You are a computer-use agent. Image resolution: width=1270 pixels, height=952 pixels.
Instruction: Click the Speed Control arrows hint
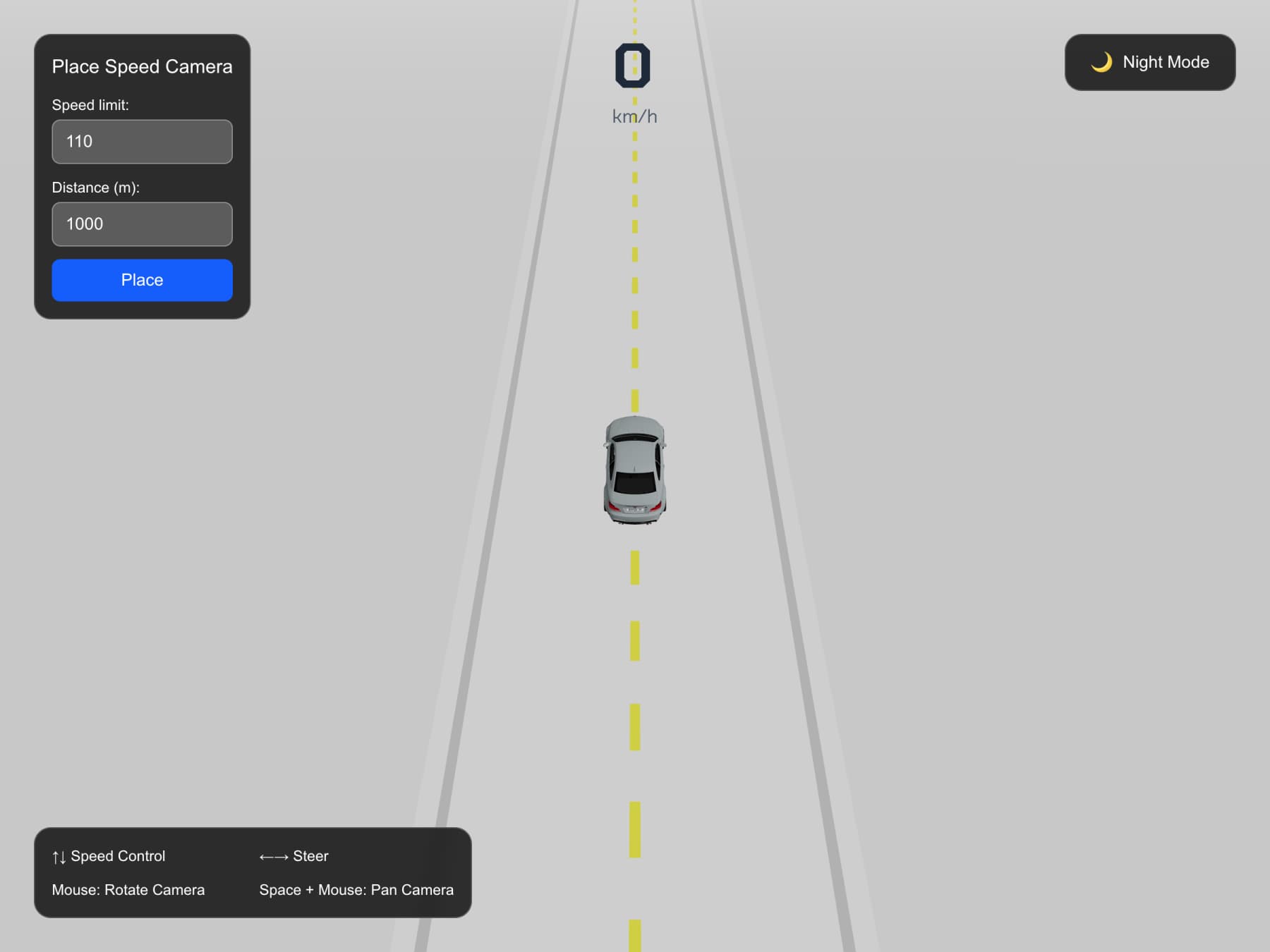108,856
